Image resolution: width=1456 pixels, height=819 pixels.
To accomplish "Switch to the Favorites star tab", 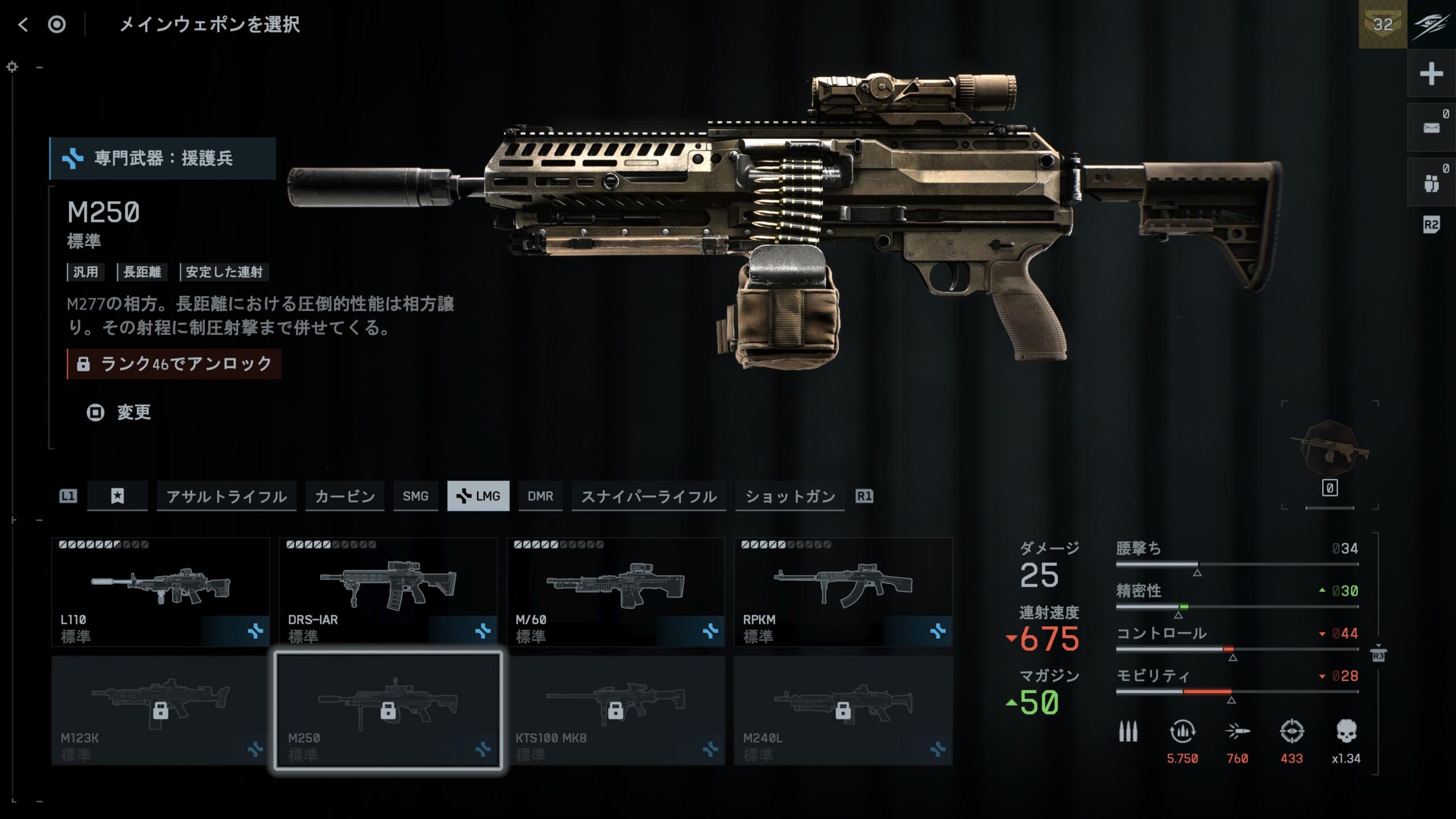I will 117,496.
